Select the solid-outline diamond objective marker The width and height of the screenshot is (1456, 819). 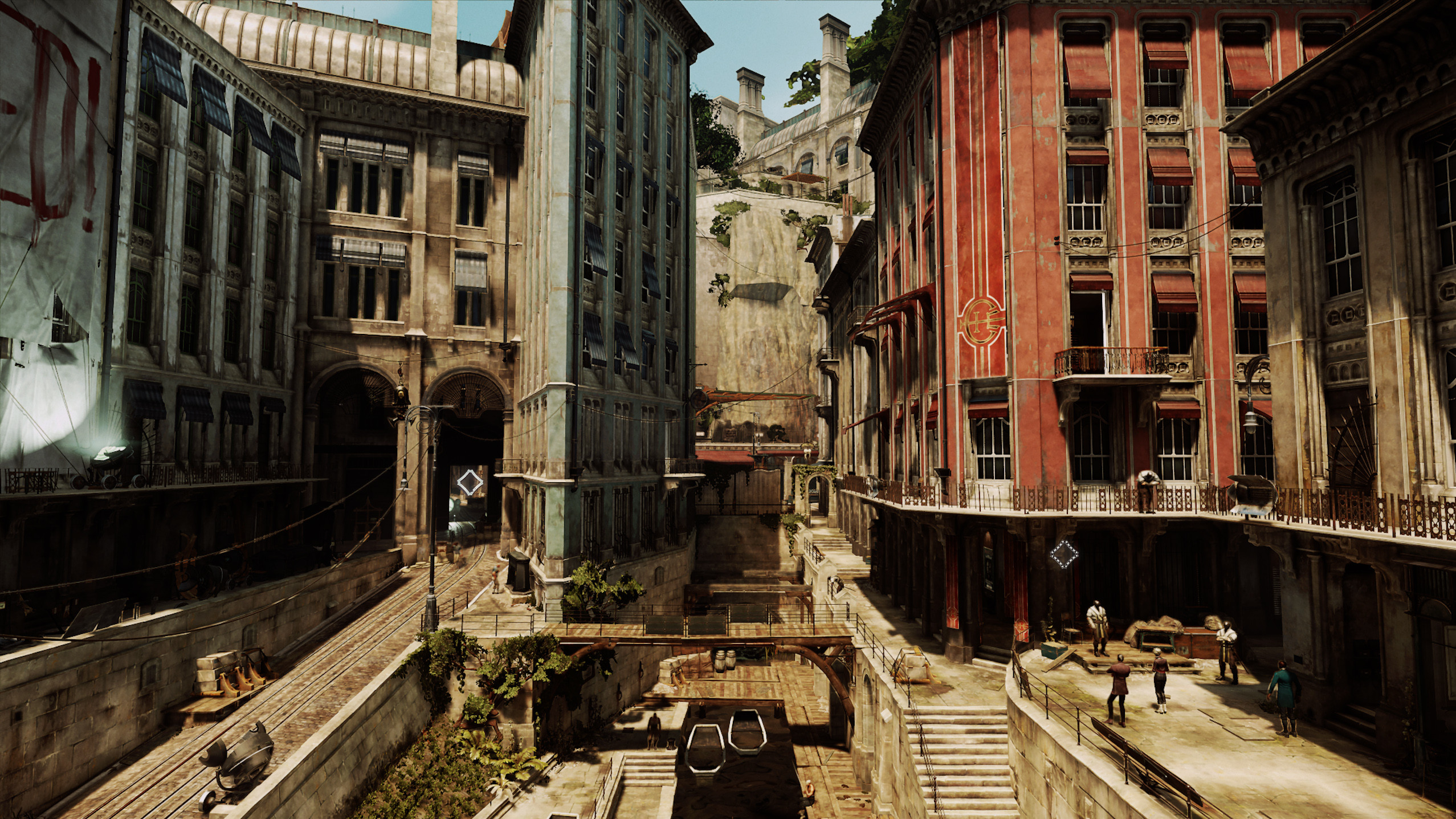click(x=470, y=483)
